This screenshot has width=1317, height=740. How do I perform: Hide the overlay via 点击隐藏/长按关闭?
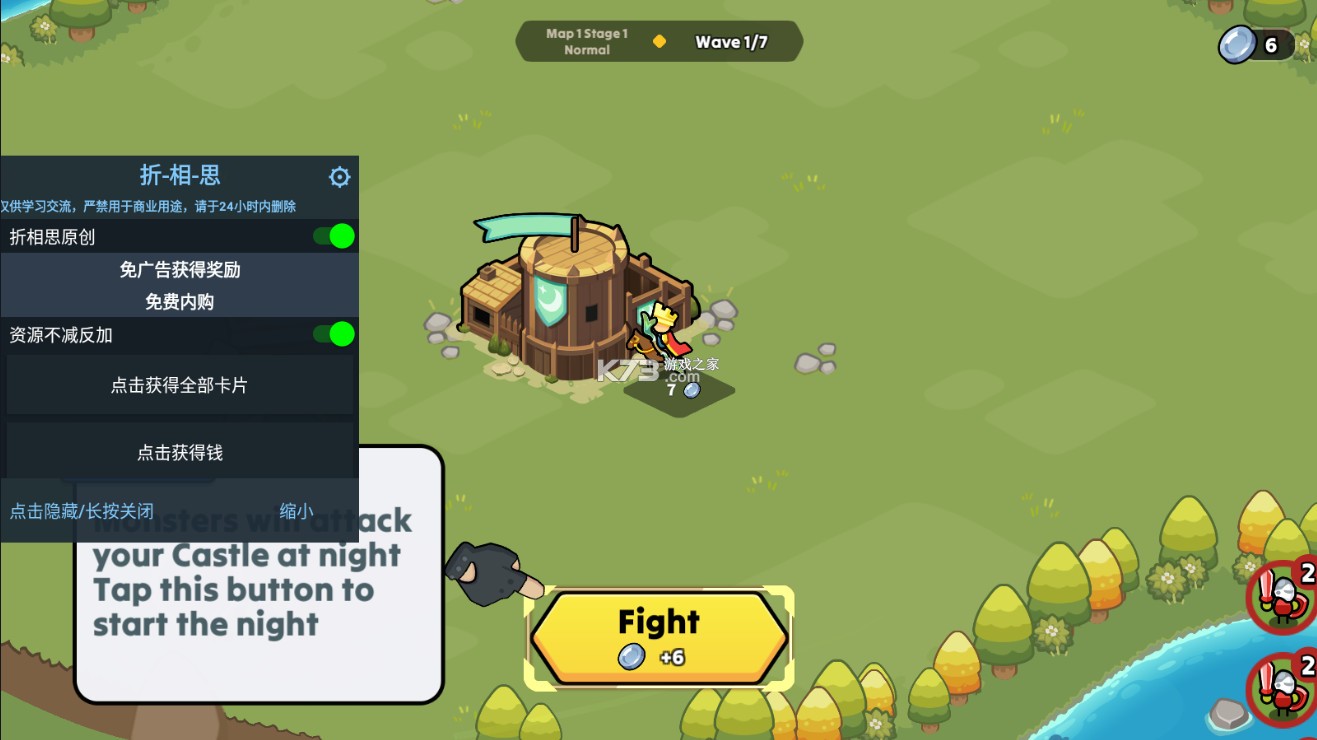pyautogui.click(x=82, y=511)
